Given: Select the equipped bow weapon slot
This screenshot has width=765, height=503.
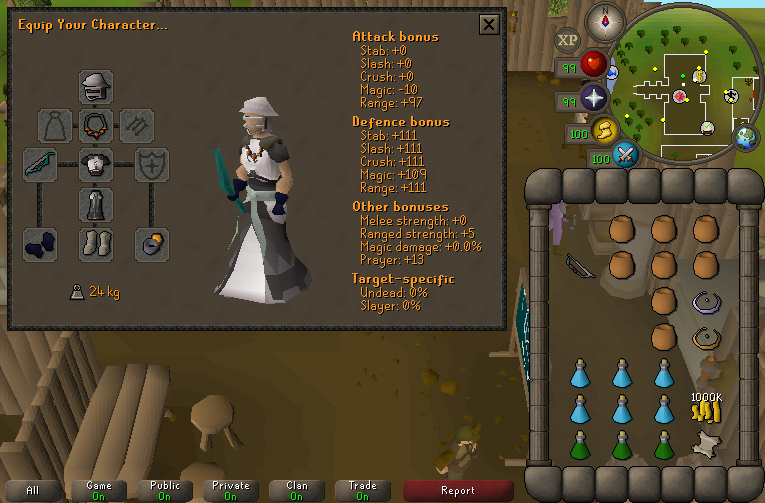Looking at the screenshot, I should [40, 163].
